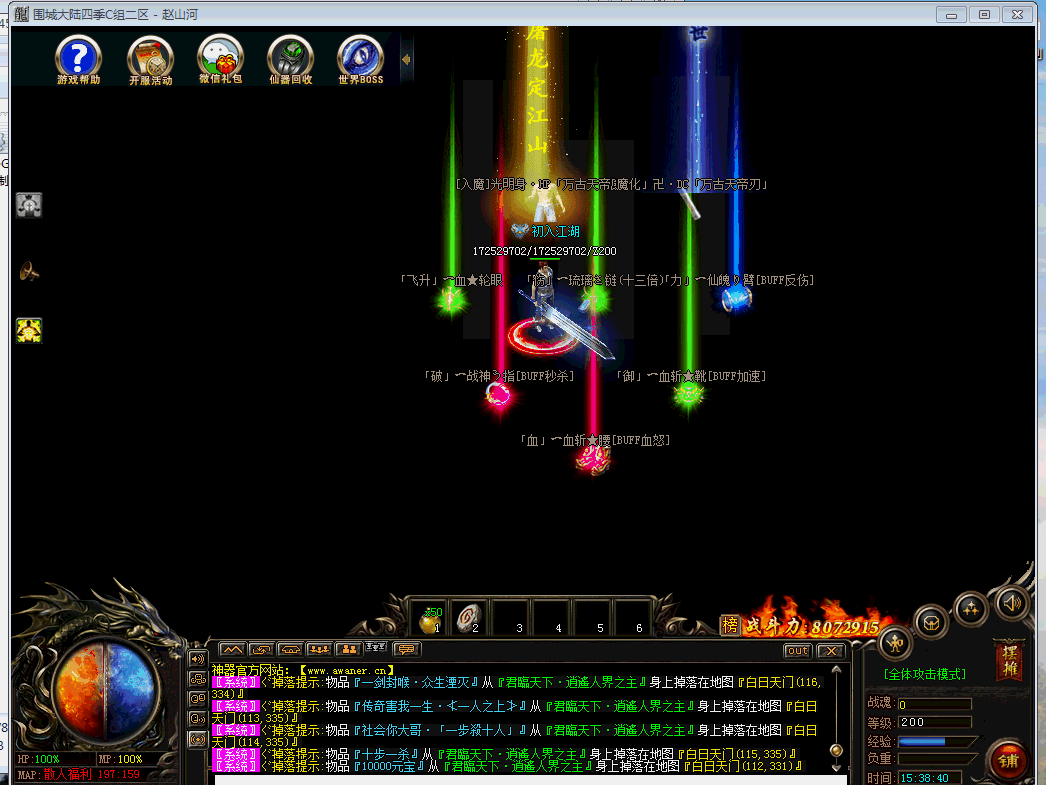
Task: Select the yellow glowing figure buff icon
Action: (29, 330)
